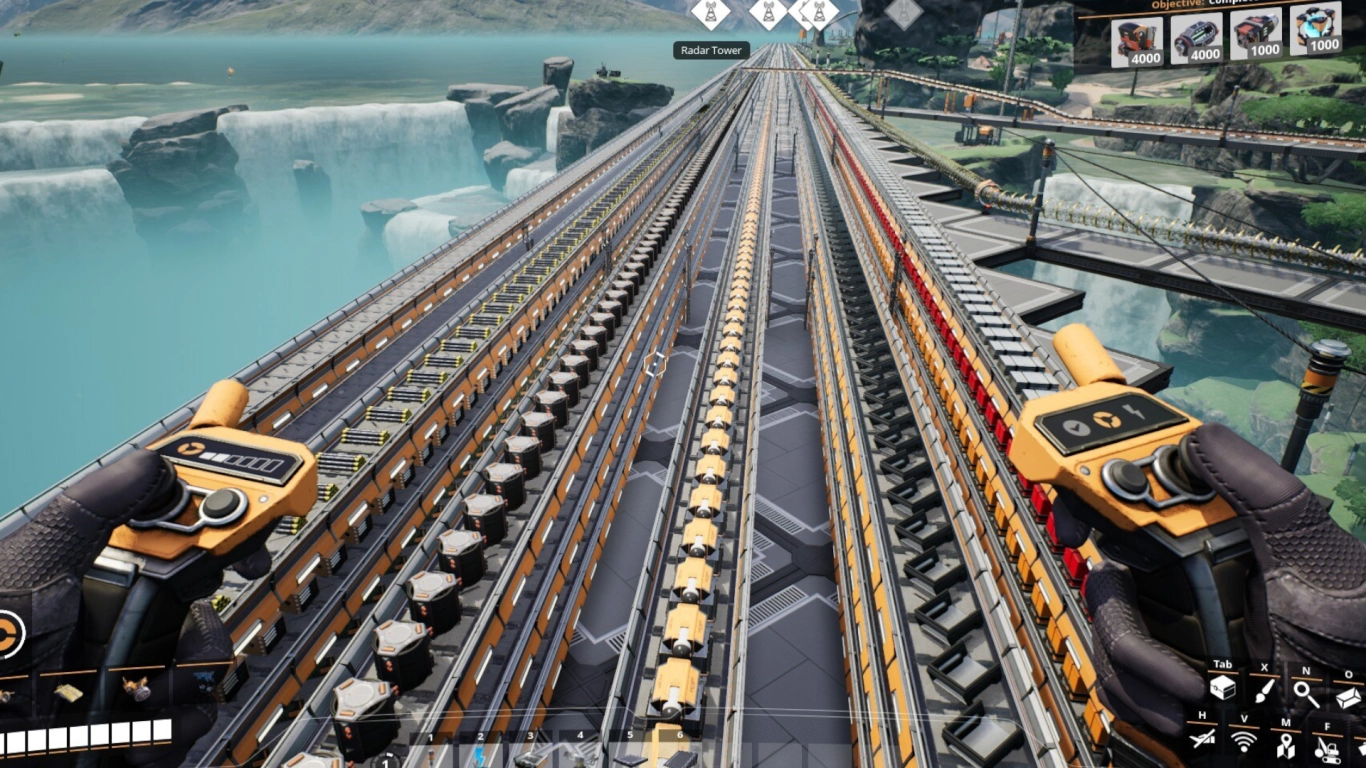This screenshot has width=1366, height=768.
Task: Select the dismantle excavator icon
Action: coord(1327,748)
